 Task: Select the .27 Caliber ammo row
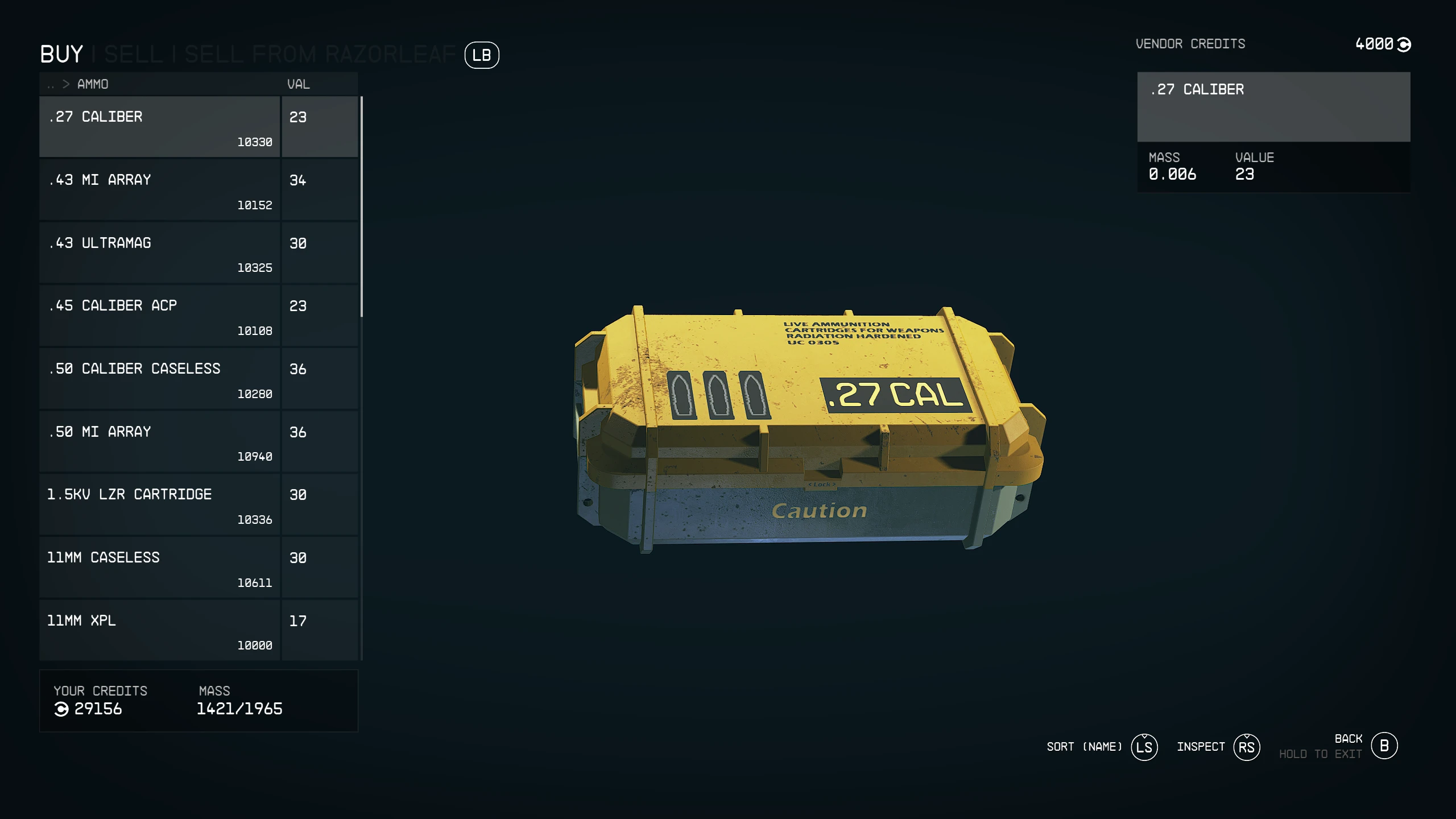click(159, 126)
